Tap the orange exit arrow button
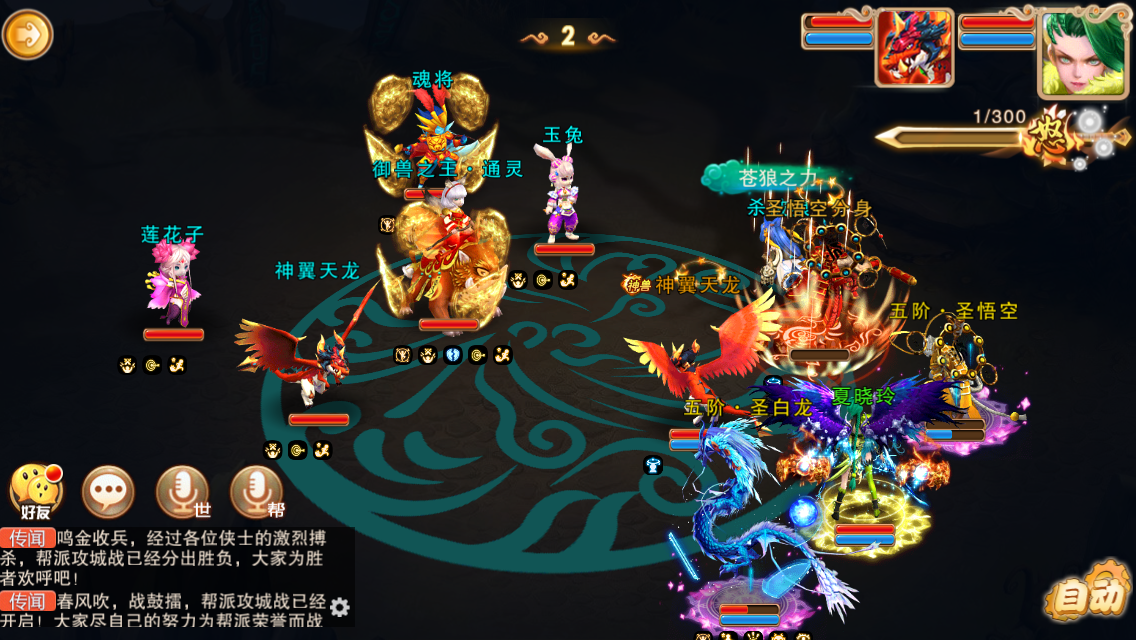Screen dimensions: 1136x640 coord(27,35)
